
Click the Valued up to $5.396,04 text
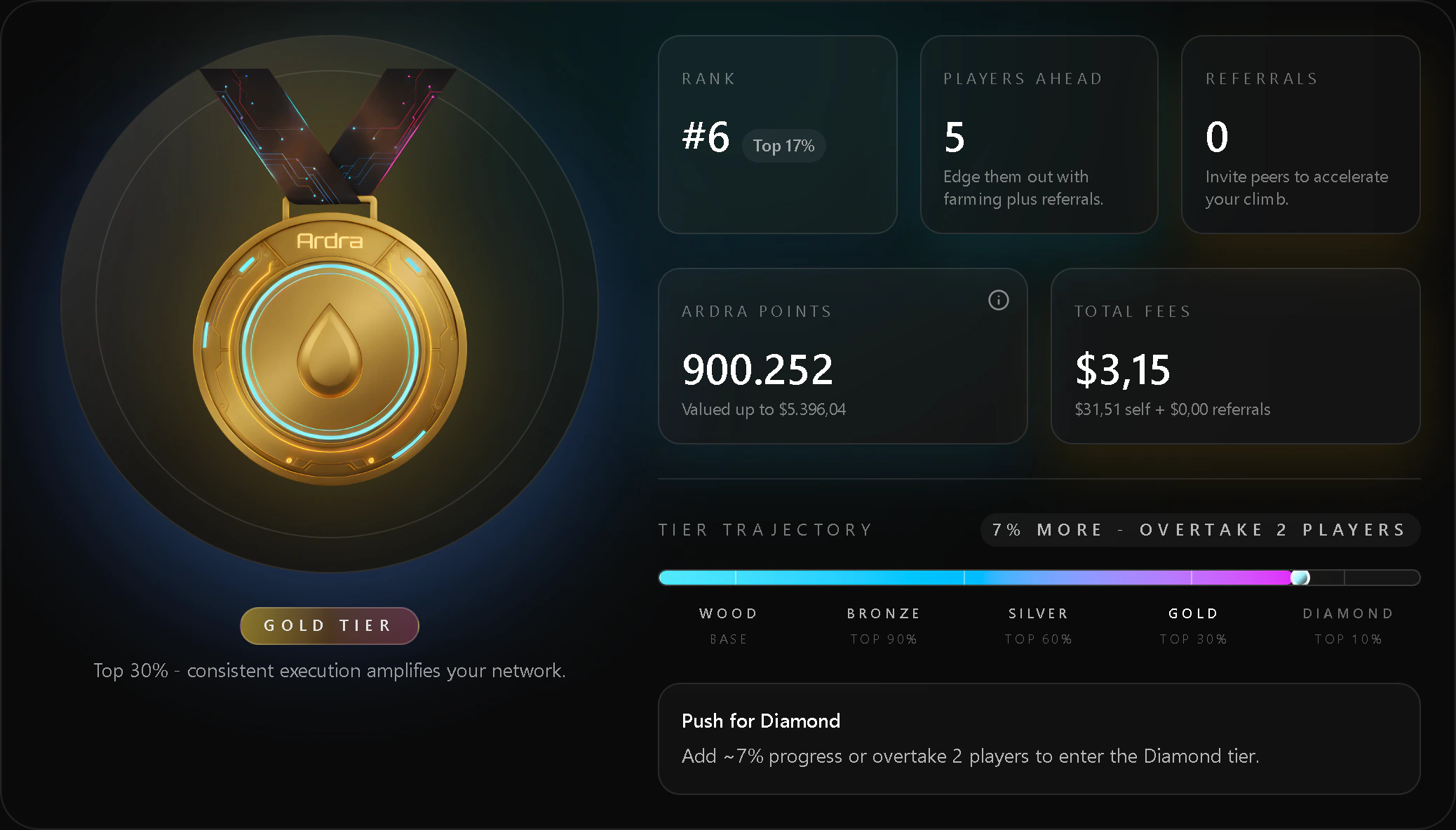point(763,409)
